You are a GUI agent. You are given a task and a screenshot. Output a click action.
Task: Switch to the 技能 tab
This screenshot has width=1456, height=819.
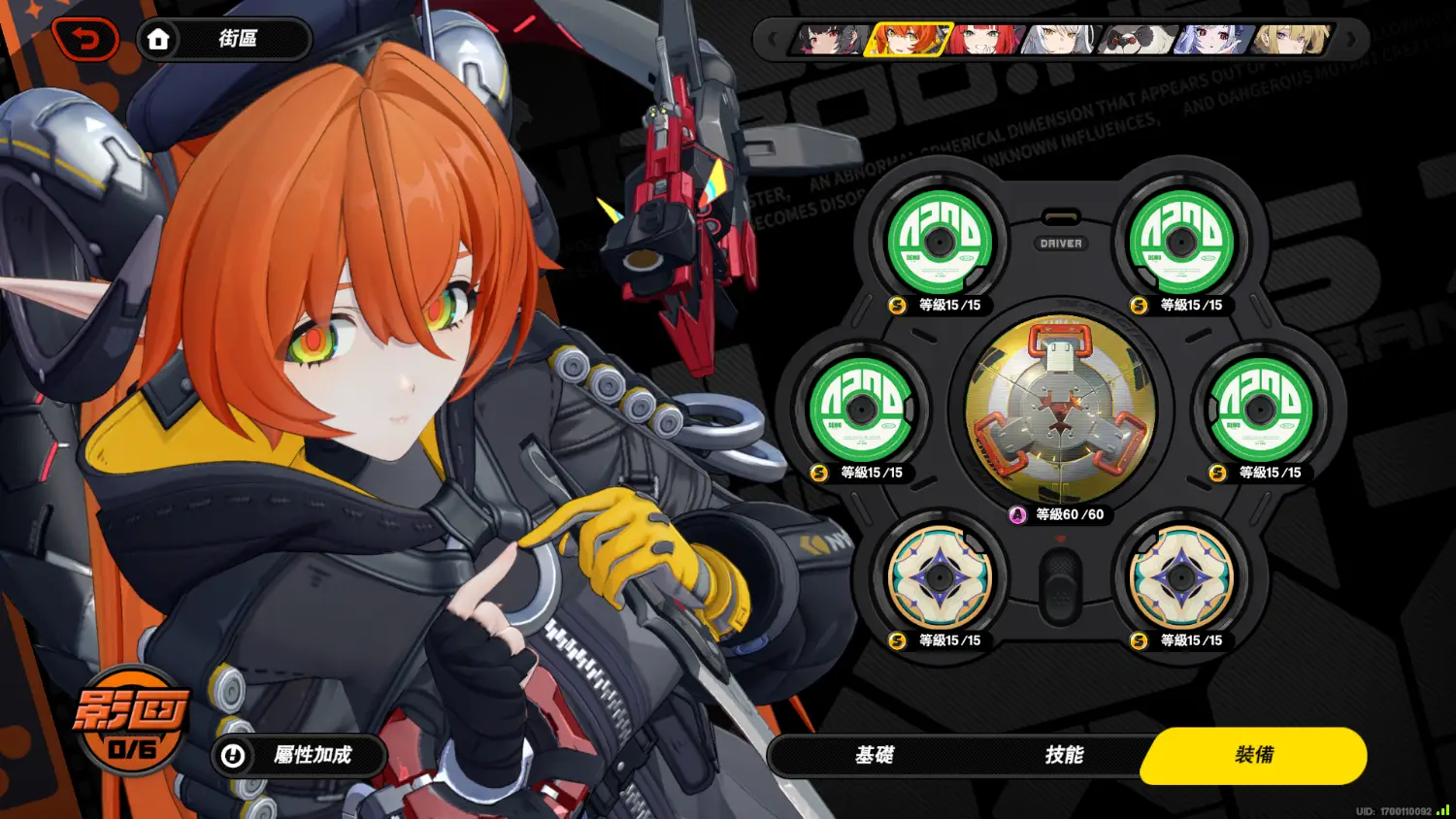point(1064,755)
